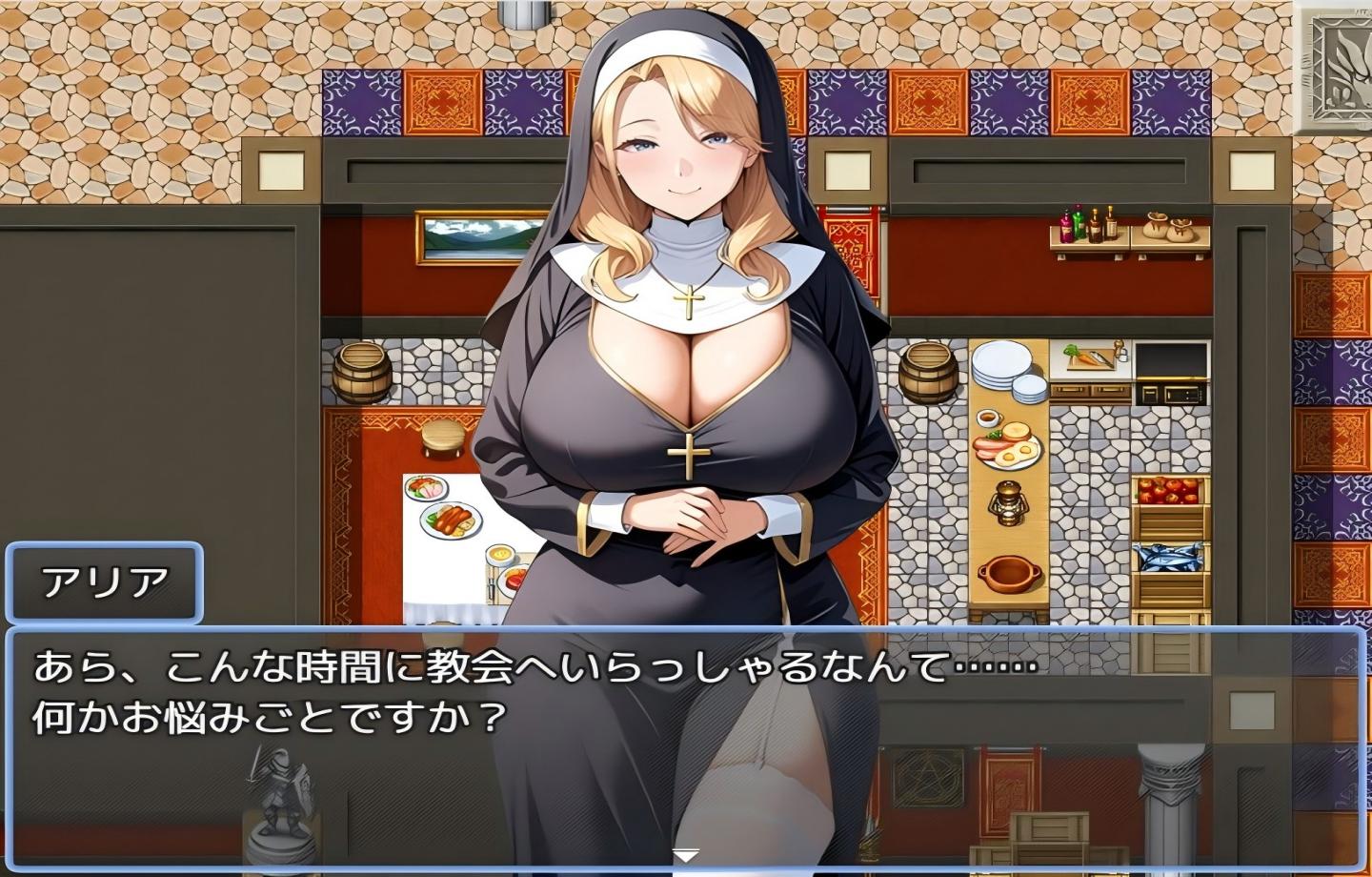Click the continue arrow below the dialogue
This screenshot has width=1372, height=877.
coord(685,855)
